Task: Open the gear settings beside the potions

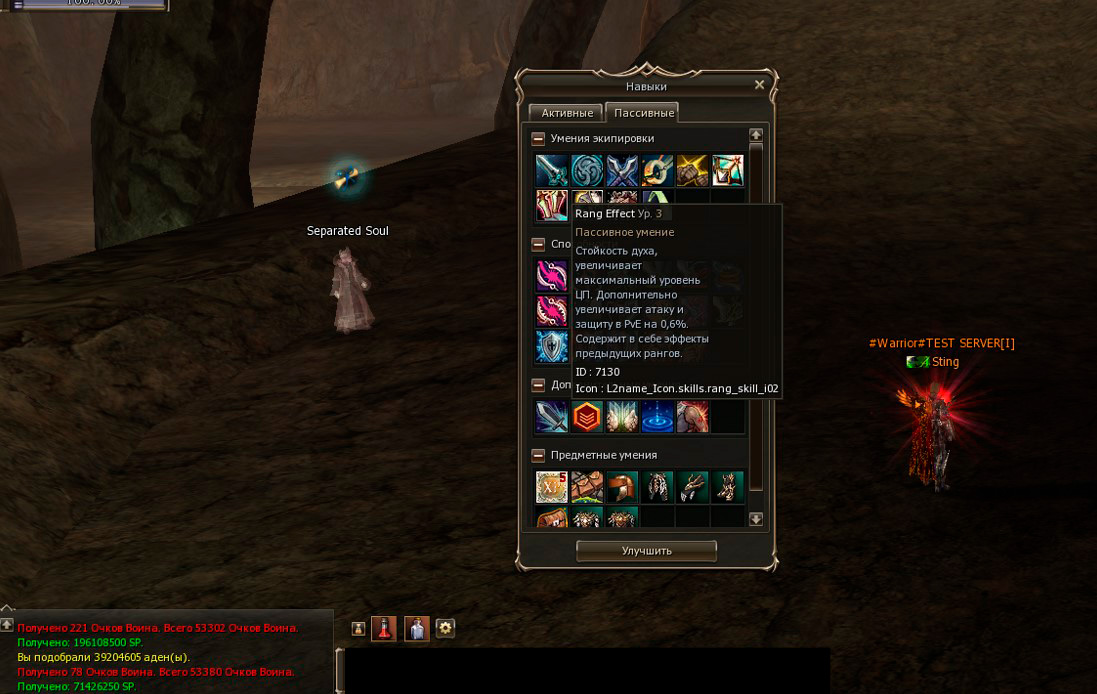Action: tap(446, 628)
